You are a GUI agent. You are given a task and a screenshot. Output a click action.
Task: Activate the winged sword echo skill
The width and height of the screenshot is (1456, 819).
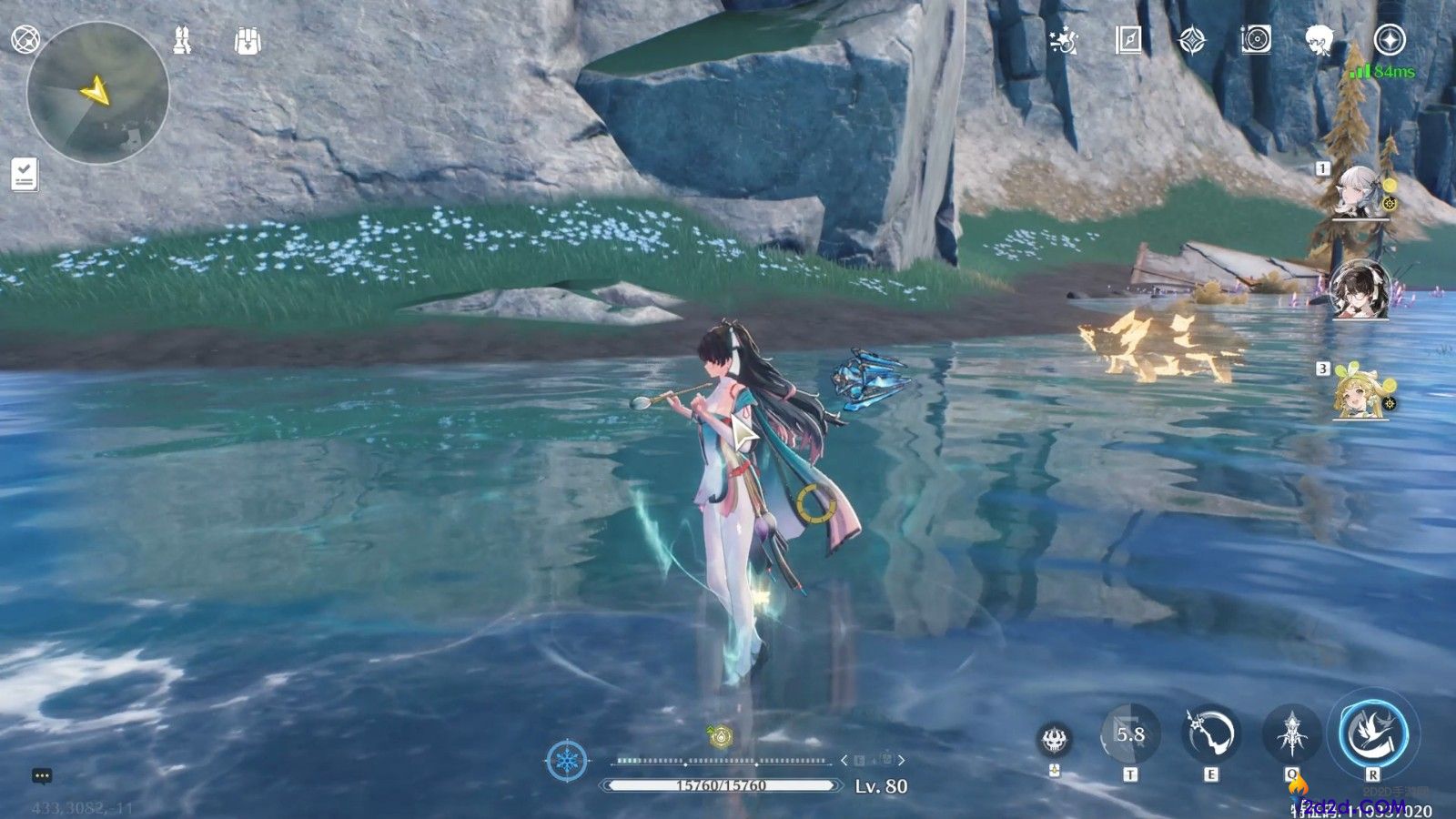tap(1291, 733)
